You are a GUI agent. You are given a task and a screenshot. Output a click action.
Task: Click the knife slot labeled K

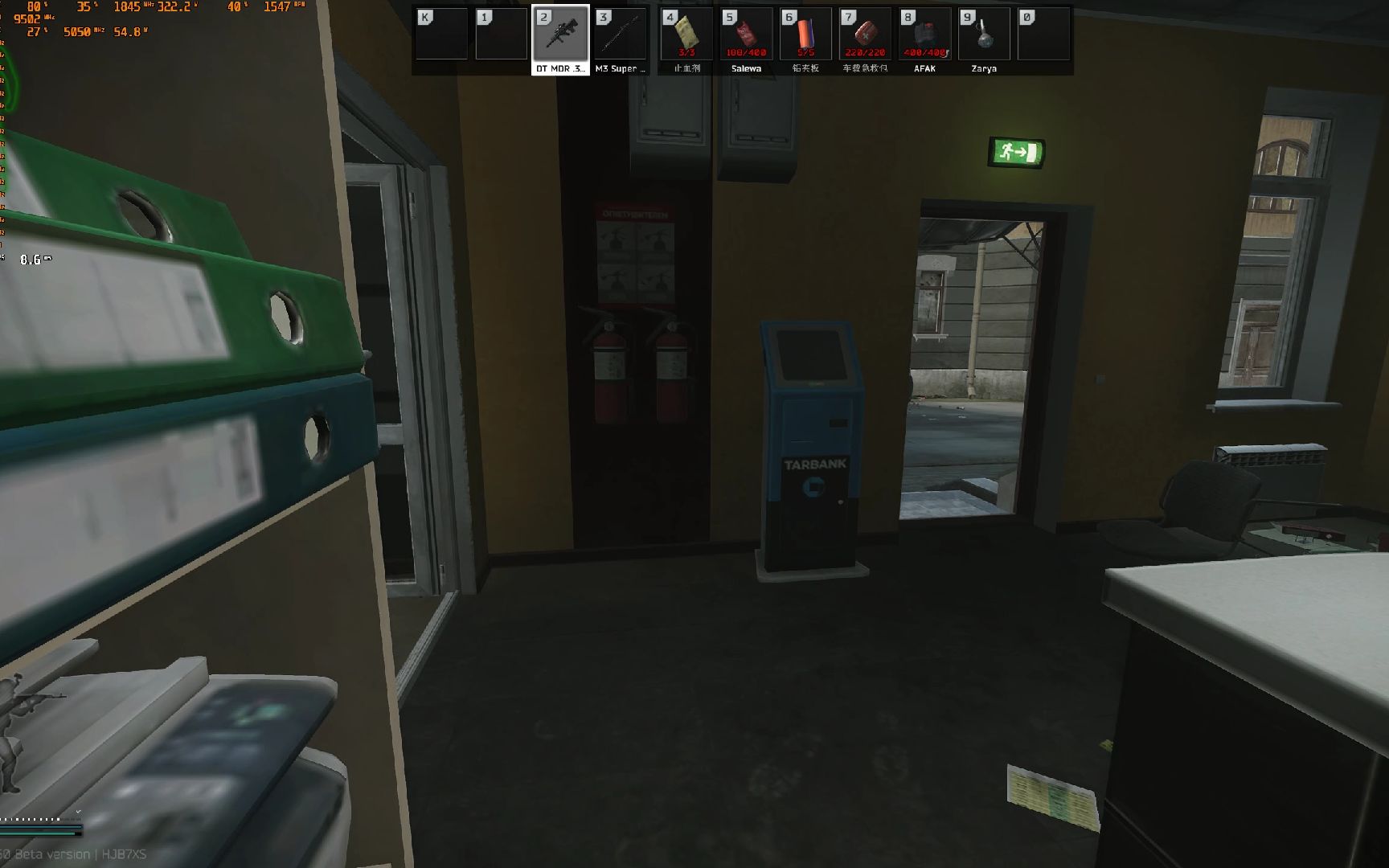click(x=440, y=34)
